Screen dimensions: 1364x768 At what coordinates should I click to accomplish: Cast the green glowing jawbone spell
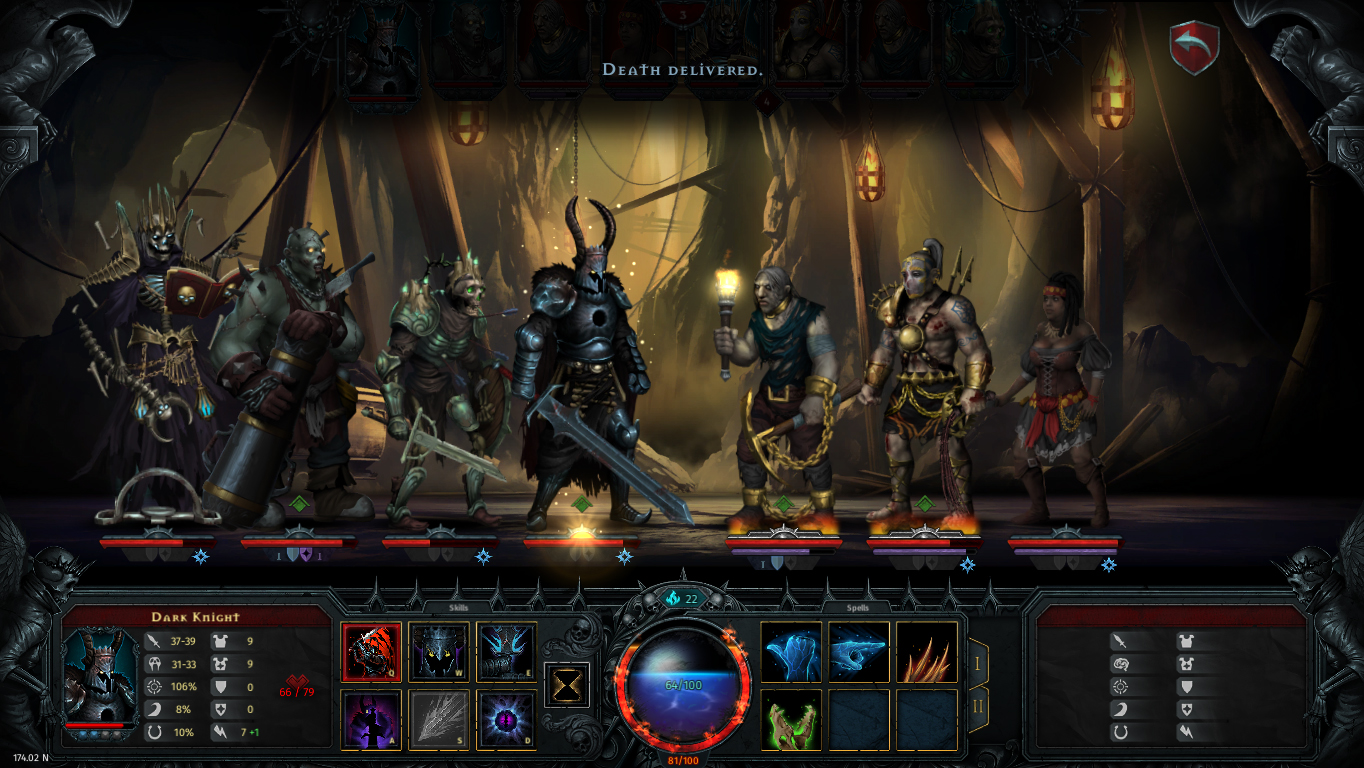pyautogui.click(x=791, y=719)
